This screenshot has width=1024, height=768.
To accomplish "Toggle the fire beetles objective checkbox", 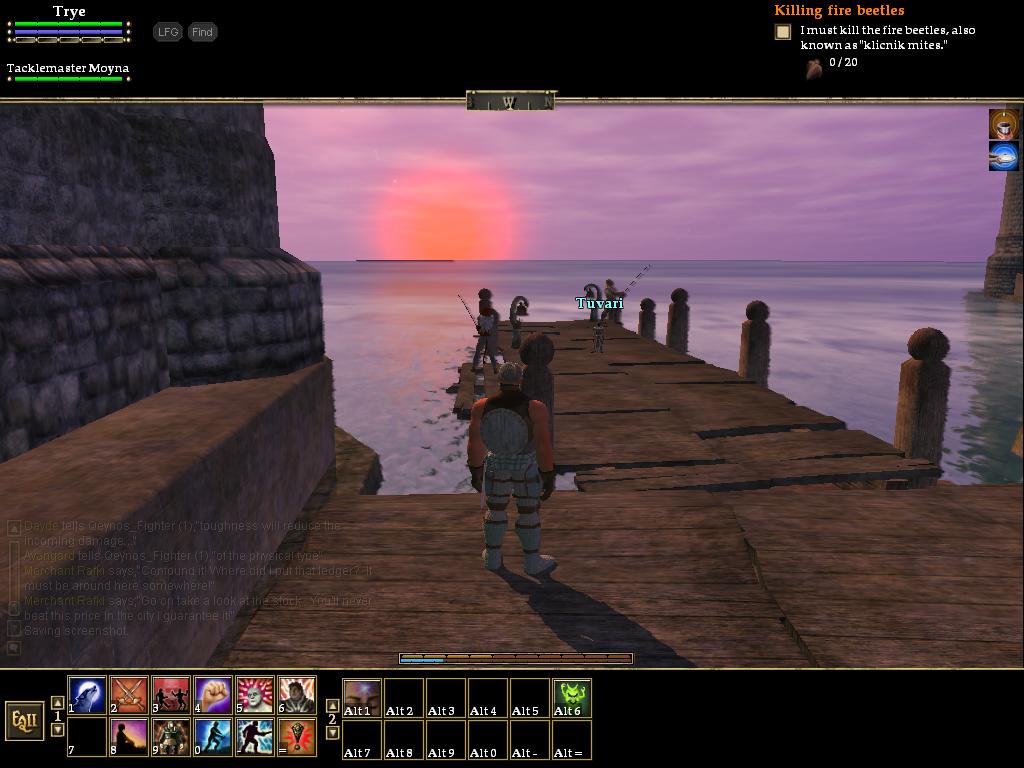I will pyautogui.click(x=783, y=32).
